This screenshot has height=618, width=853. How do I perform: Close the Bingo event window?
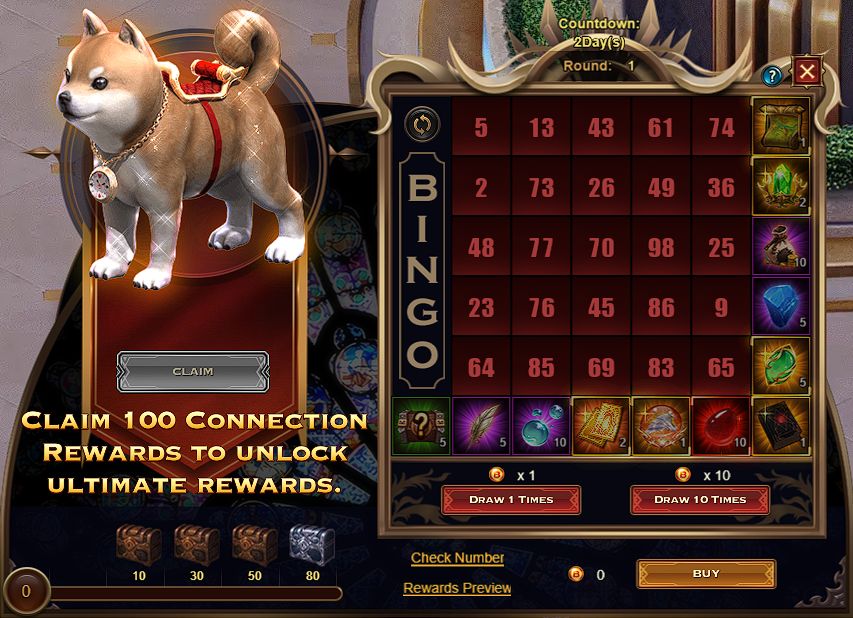(x=806, y=71)
